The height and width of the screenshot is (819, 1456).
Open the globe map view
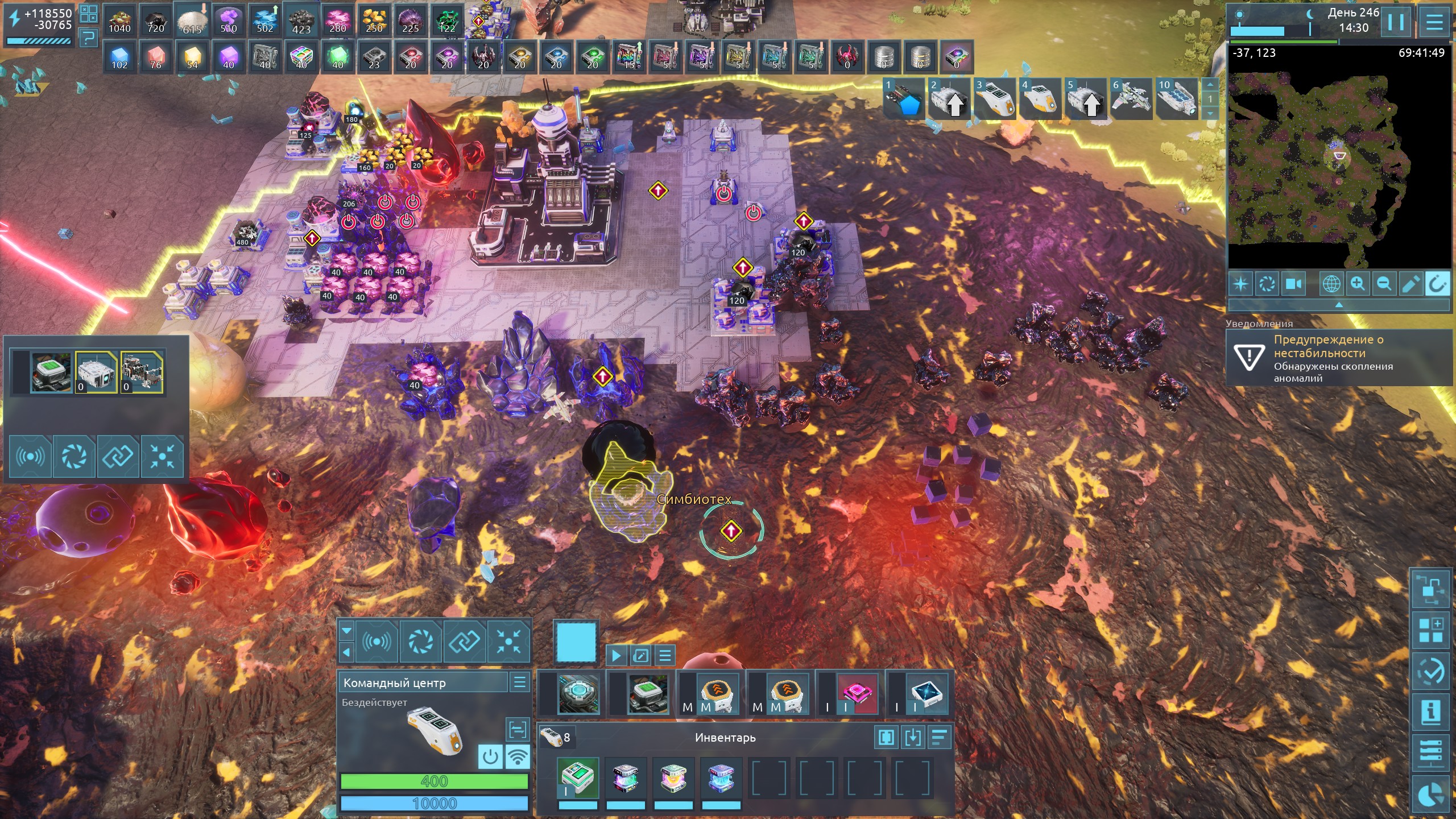(x=1331, y=284)
